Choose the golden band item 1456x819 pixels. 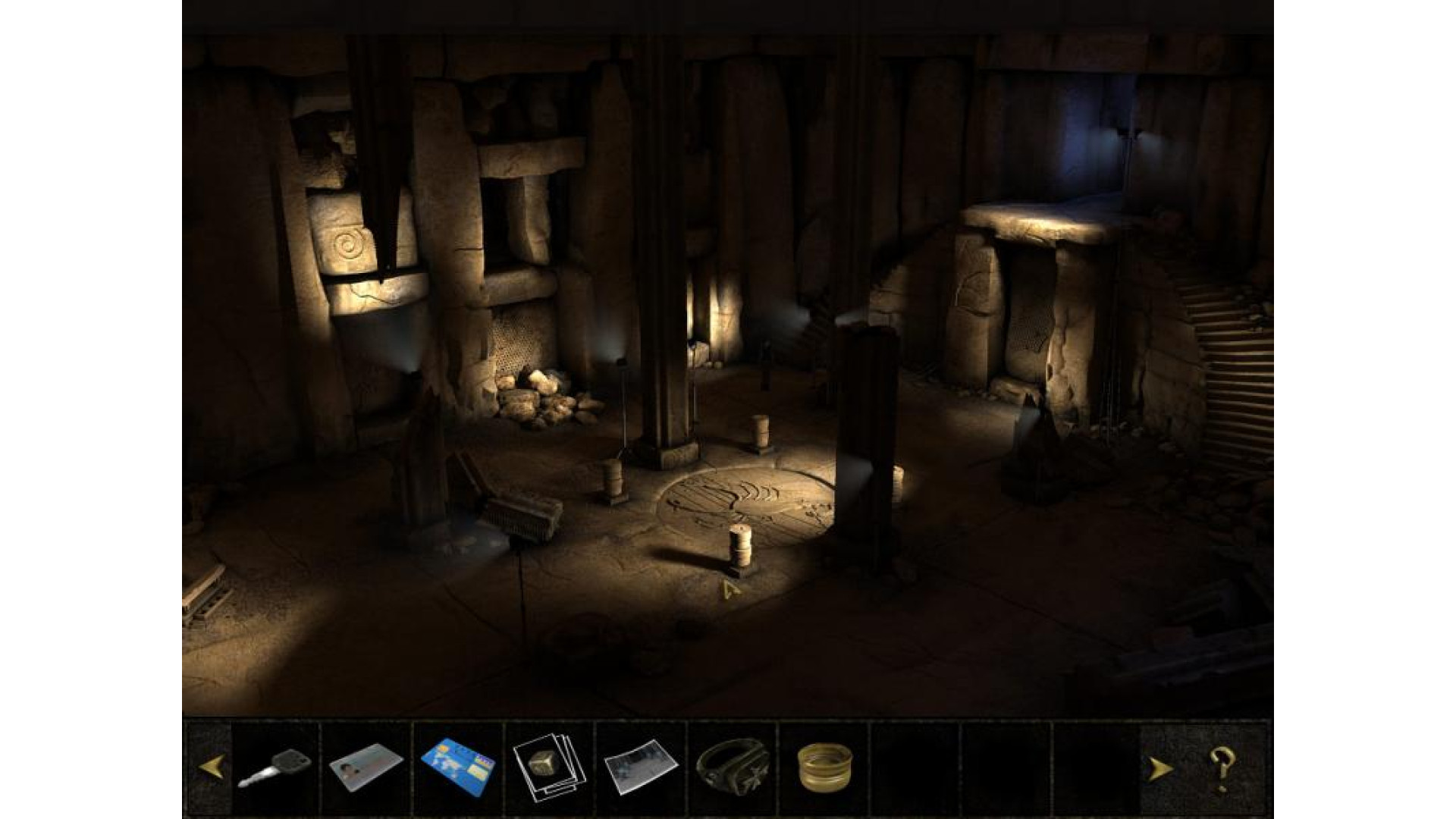pos(825,767)
